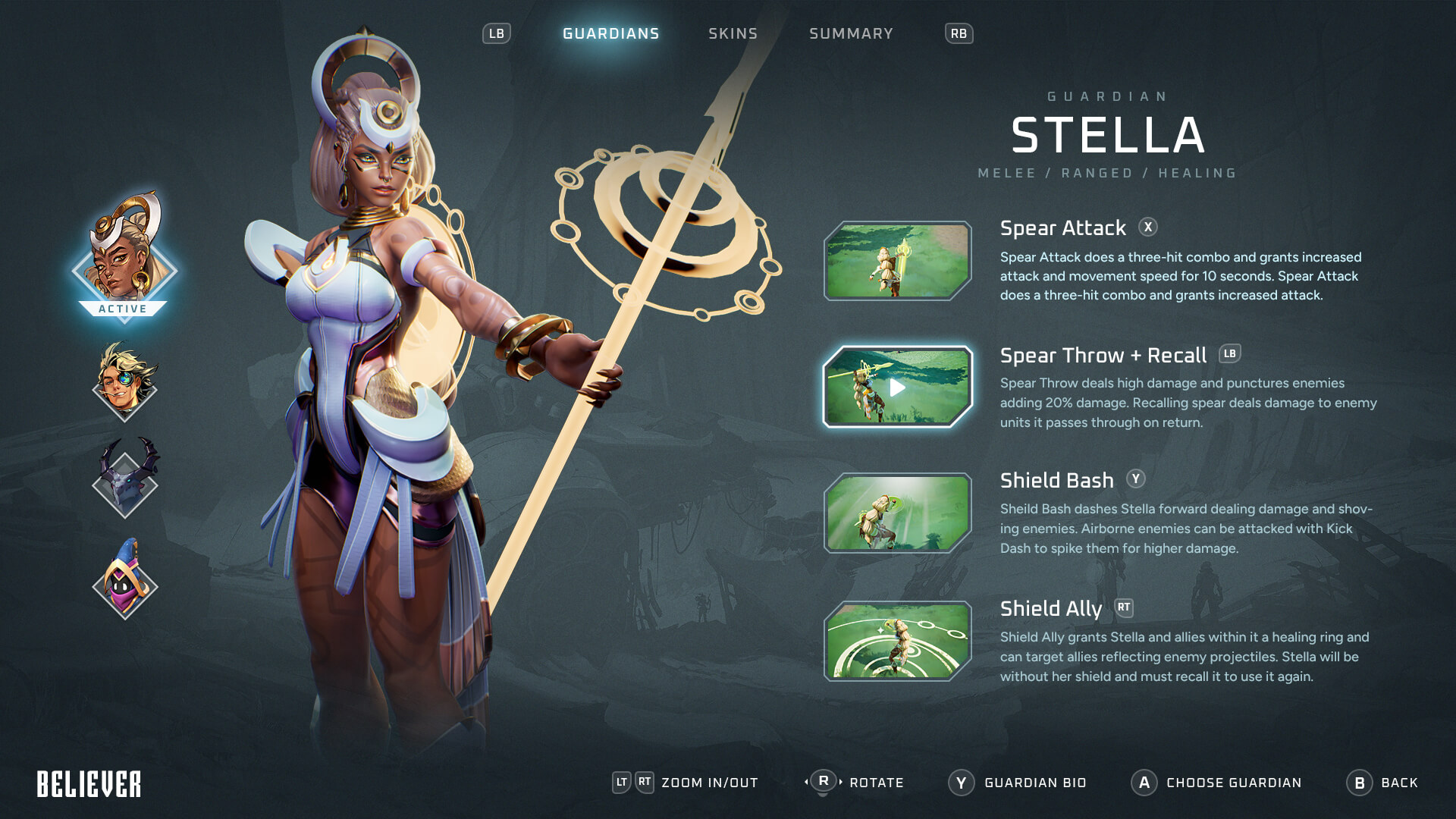Open the Guardian Bio

pyautogui.click(x=1018, y=783)
